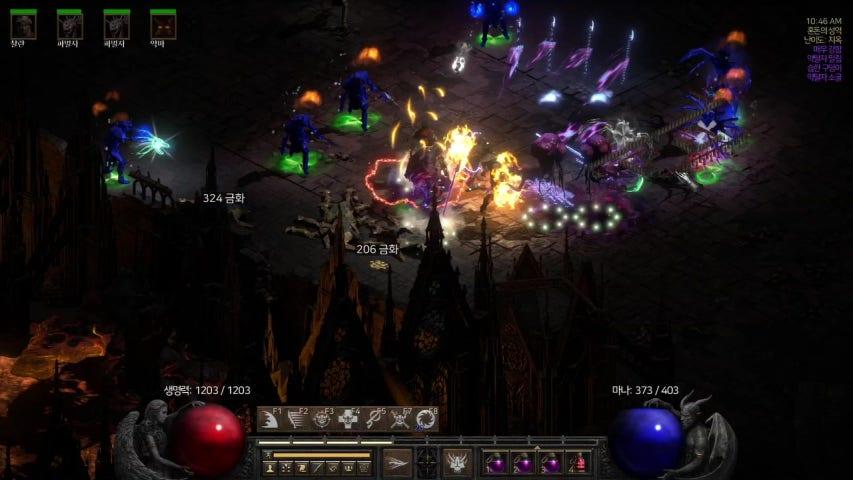The image size is (853, 480).
Task: Select the glowing-eyed 악마 minion portrait
Action: point(163,24)
